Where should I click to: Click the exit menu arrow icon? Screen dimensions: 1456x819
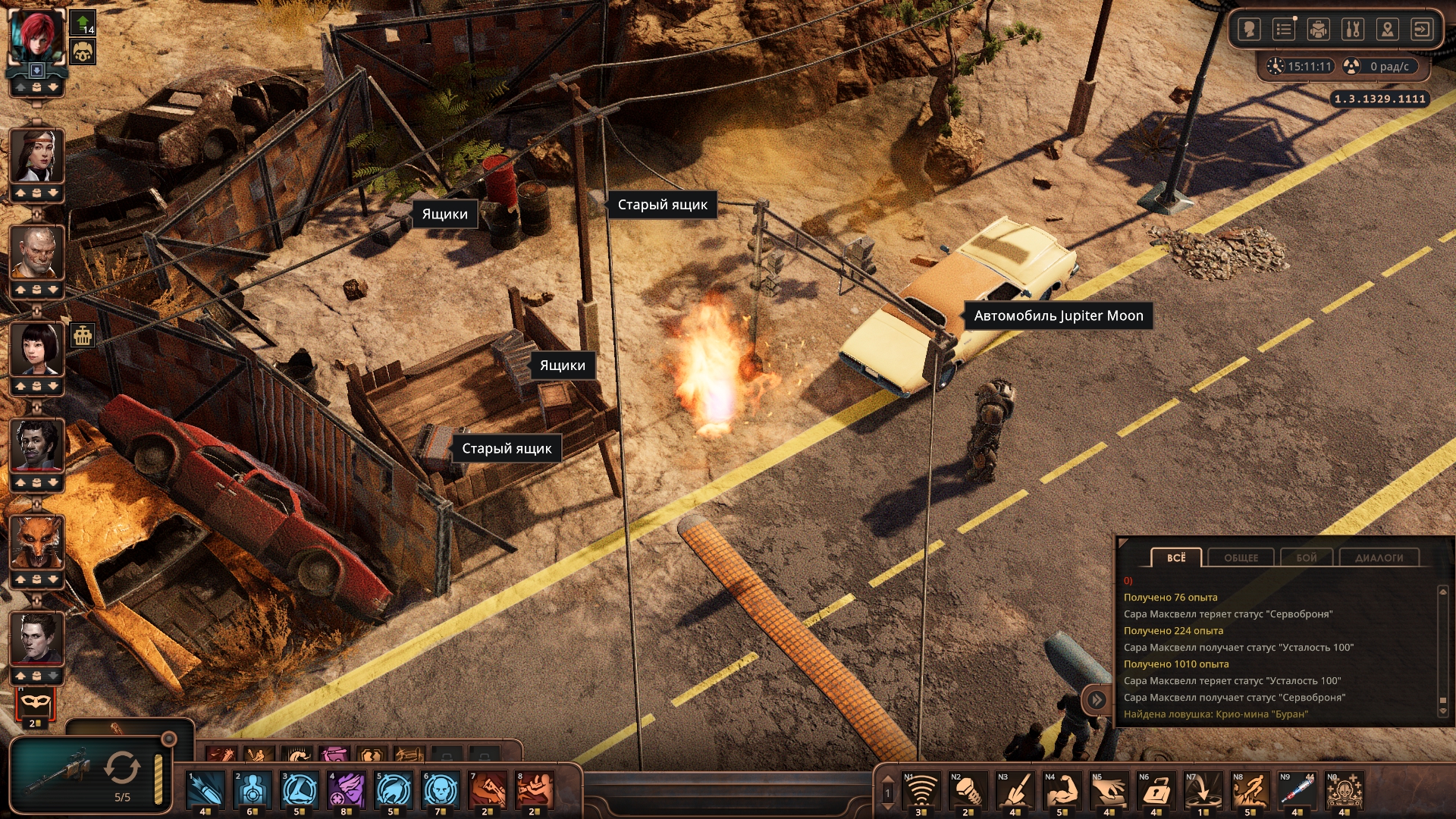tap(1421, 30)
